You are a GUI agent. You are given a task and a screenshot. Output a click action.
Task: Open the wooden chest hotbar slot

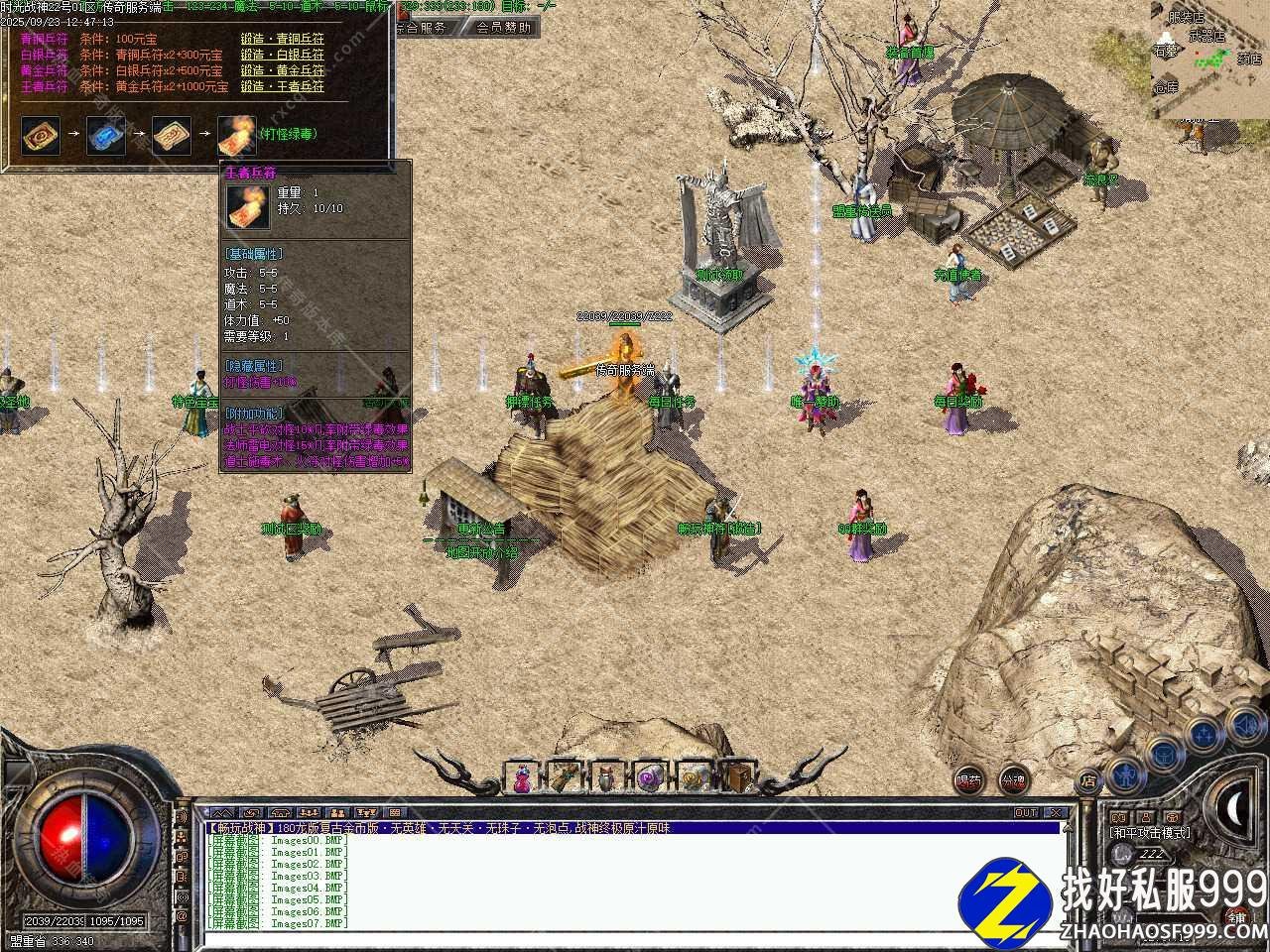click(736, 778)
